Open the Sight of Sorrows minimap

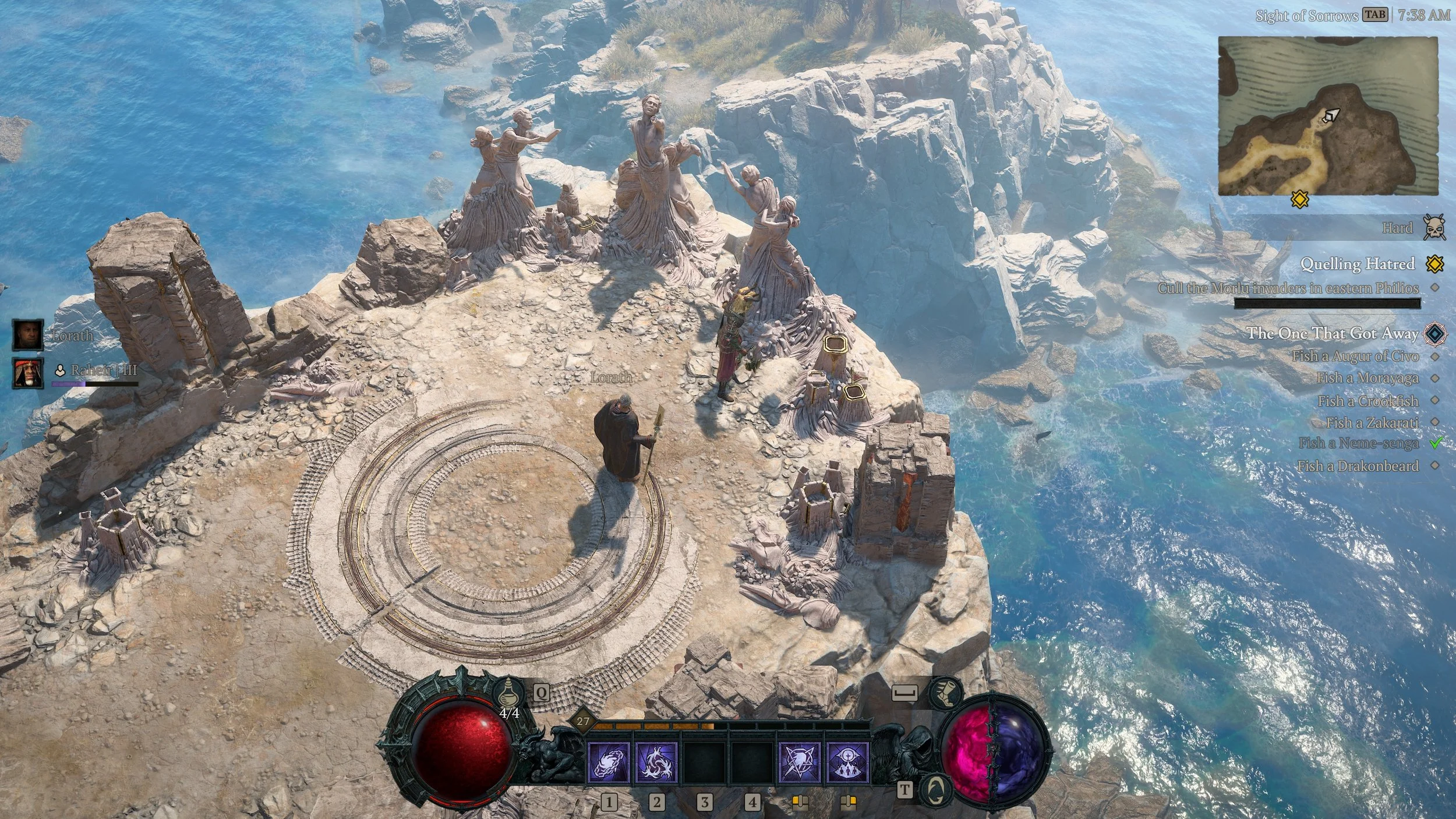point(1327,115)
